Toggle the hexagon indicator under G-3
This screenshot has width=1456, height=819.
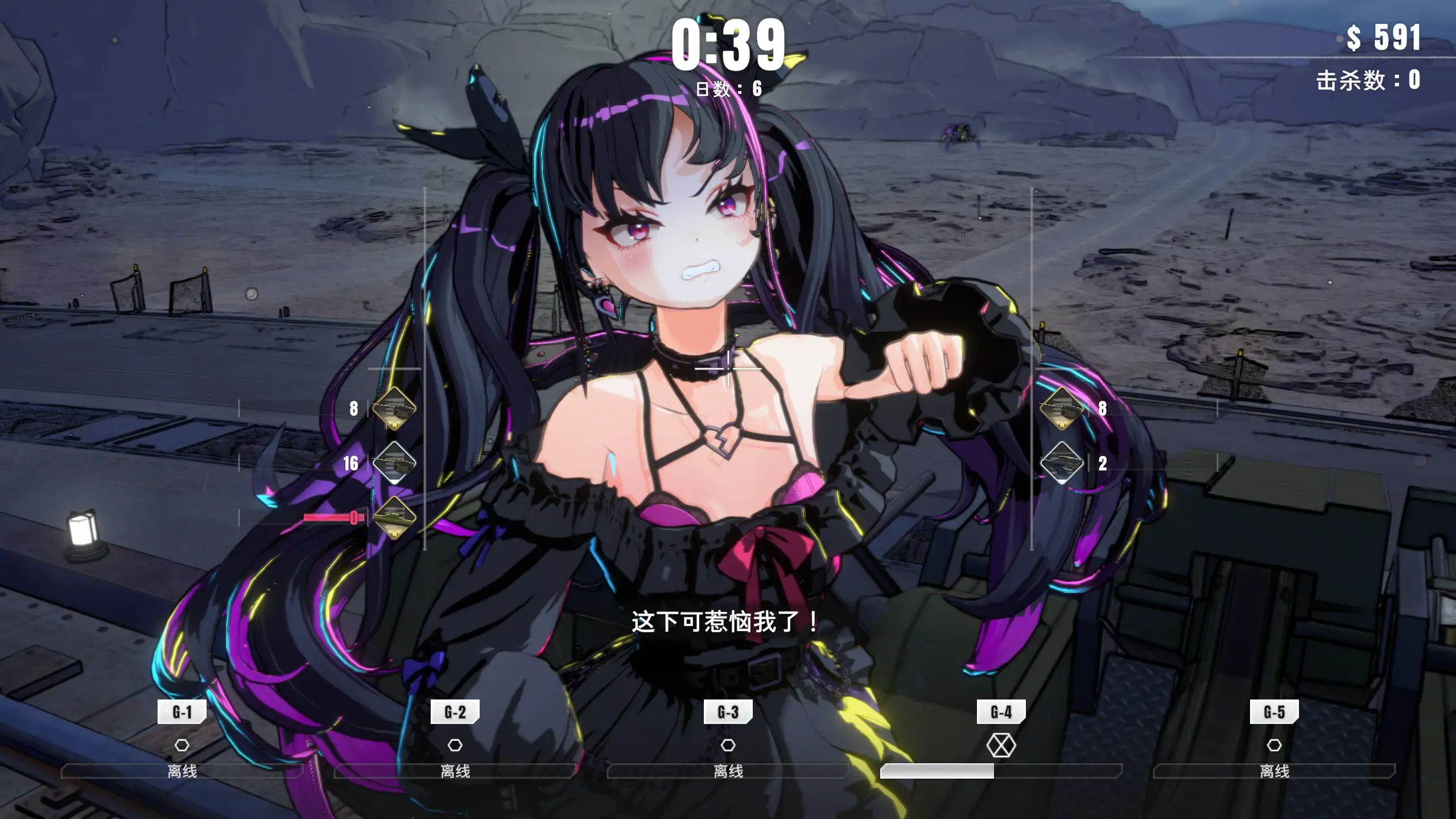coord(728,745)
